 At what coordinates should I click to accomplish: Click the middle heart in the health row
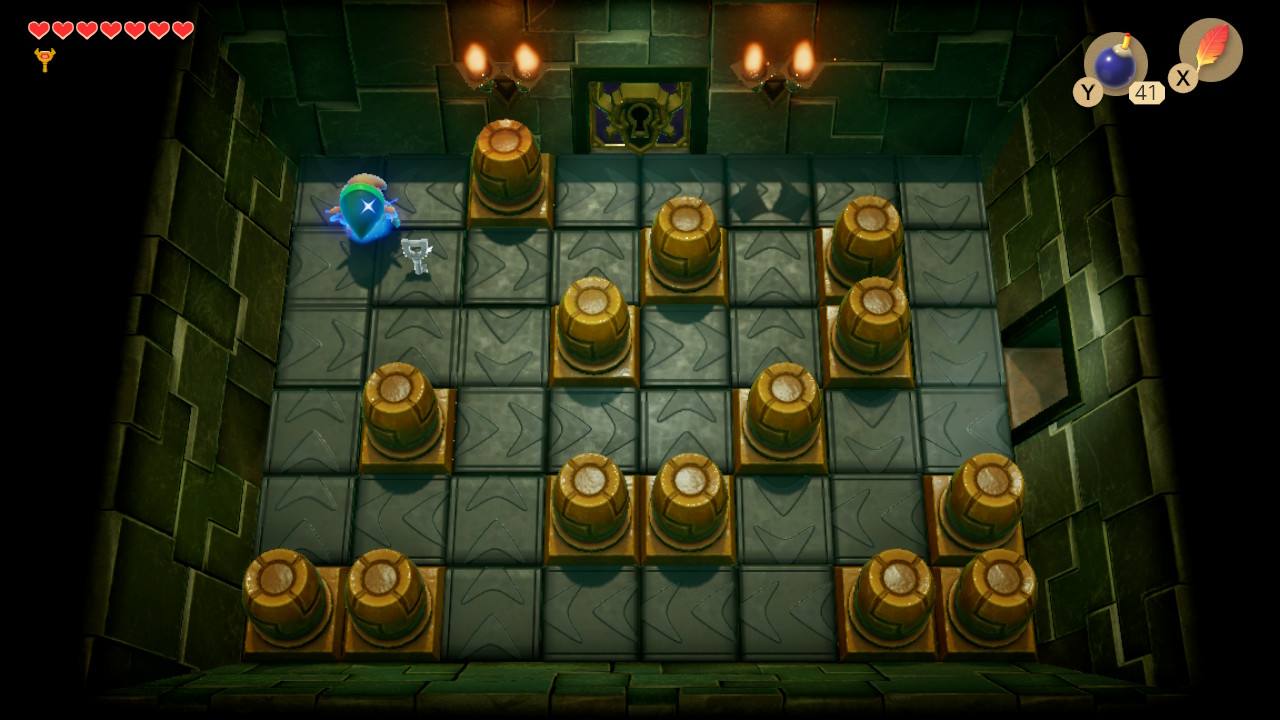tap(110, 30)
